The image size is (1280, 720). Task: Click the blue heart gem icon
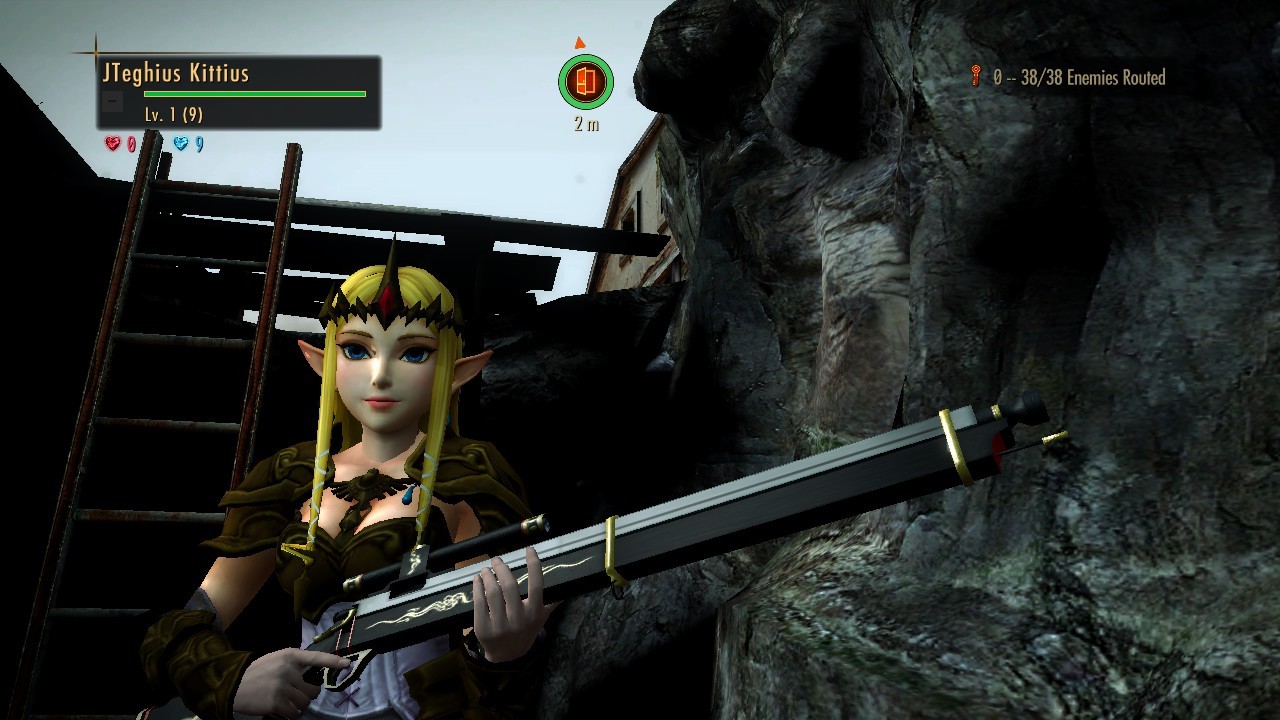(x=181, y=144)
